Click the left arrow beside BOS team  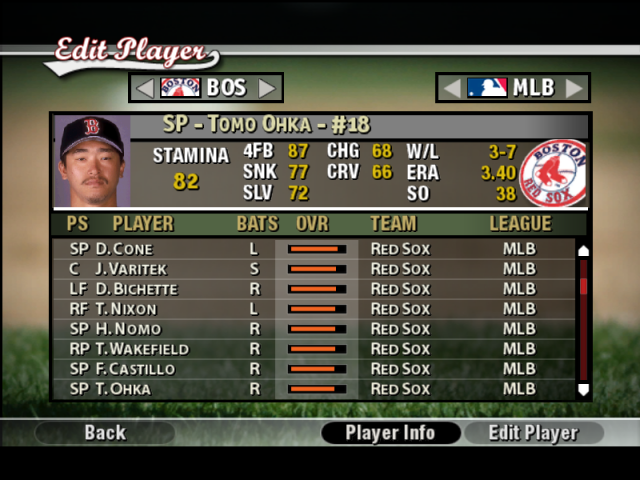coord(145,88)
